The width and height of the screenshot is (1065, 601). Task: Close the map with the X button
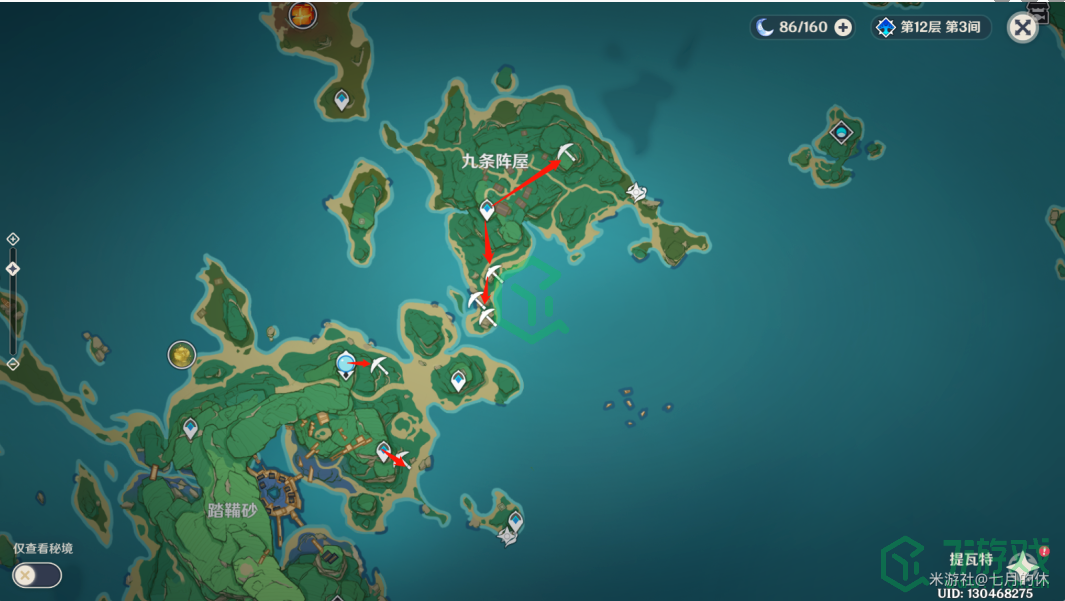(x=1022, y=27)
